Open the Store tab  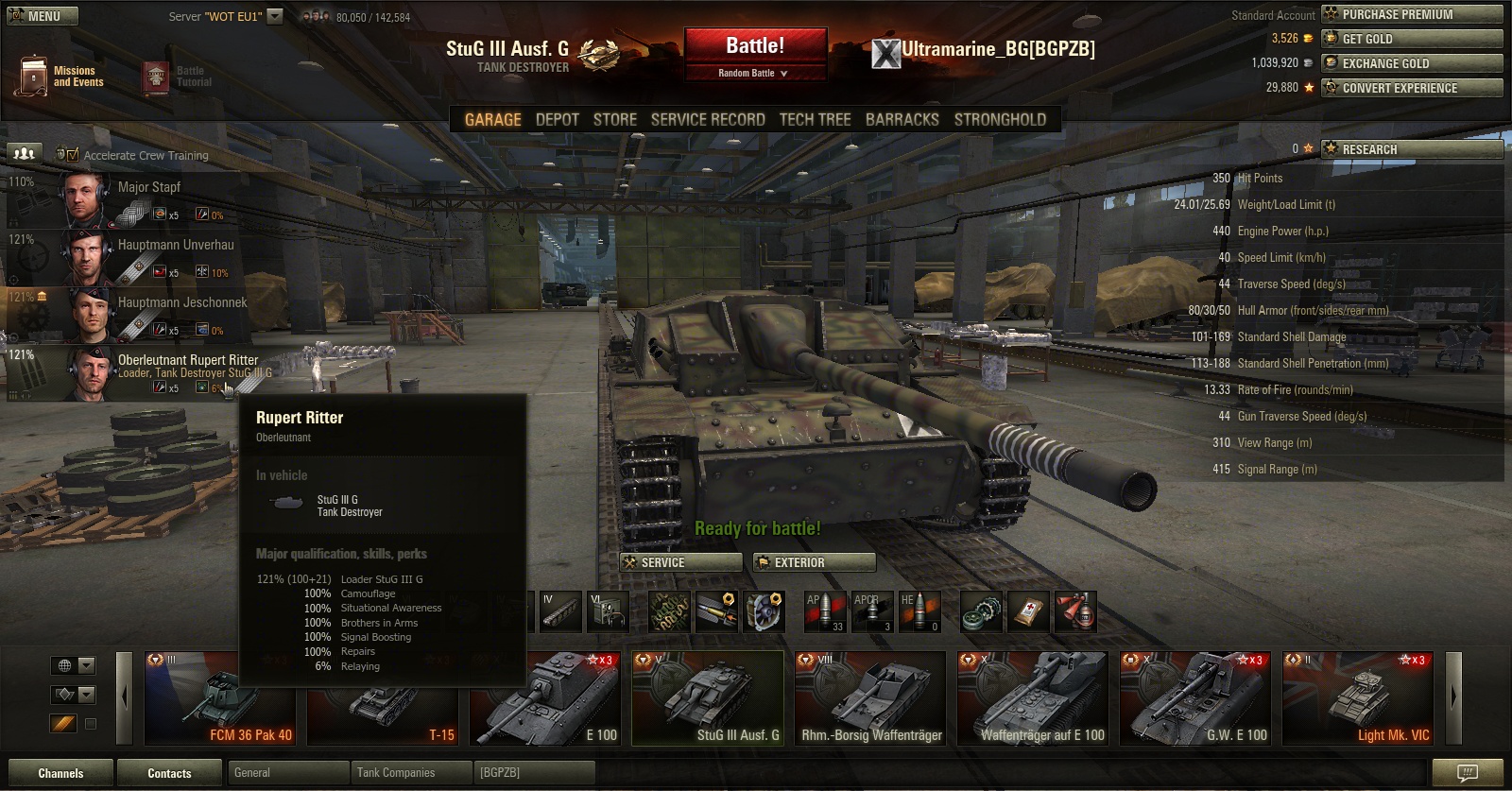coord(614,120)
